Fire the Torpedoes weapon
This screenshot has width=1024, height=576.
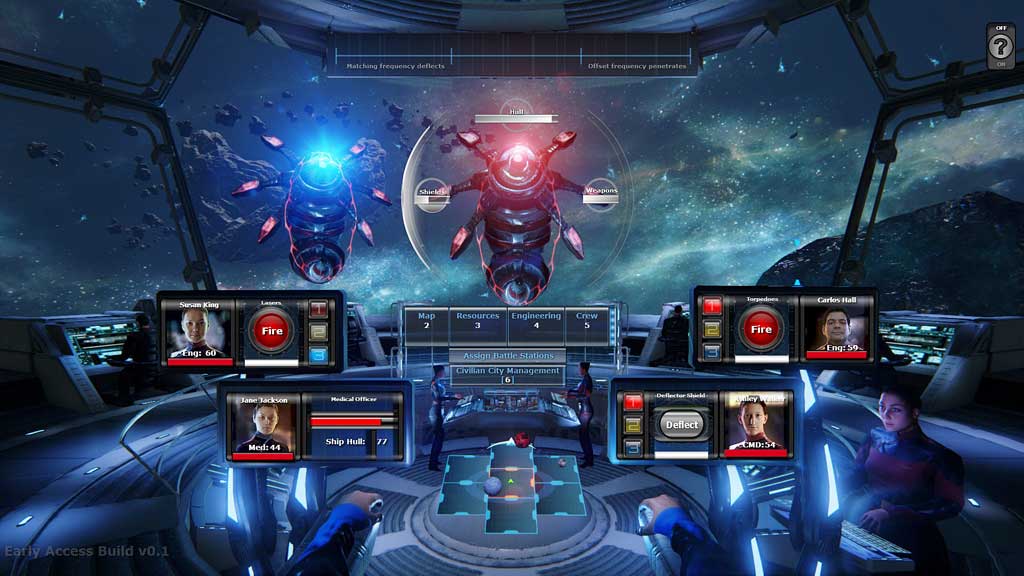pos(761,329)
